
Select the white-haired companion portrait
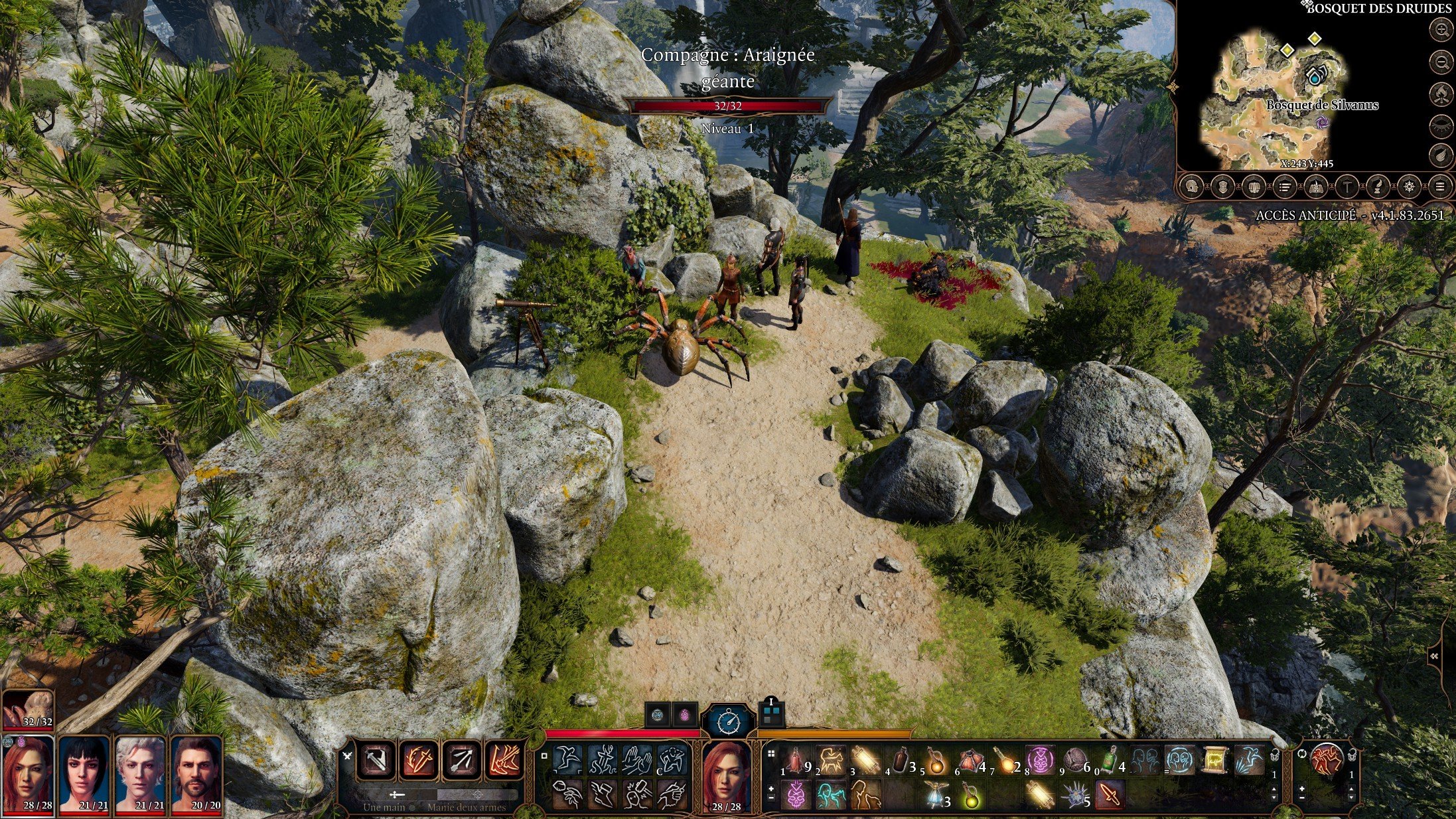140,775
